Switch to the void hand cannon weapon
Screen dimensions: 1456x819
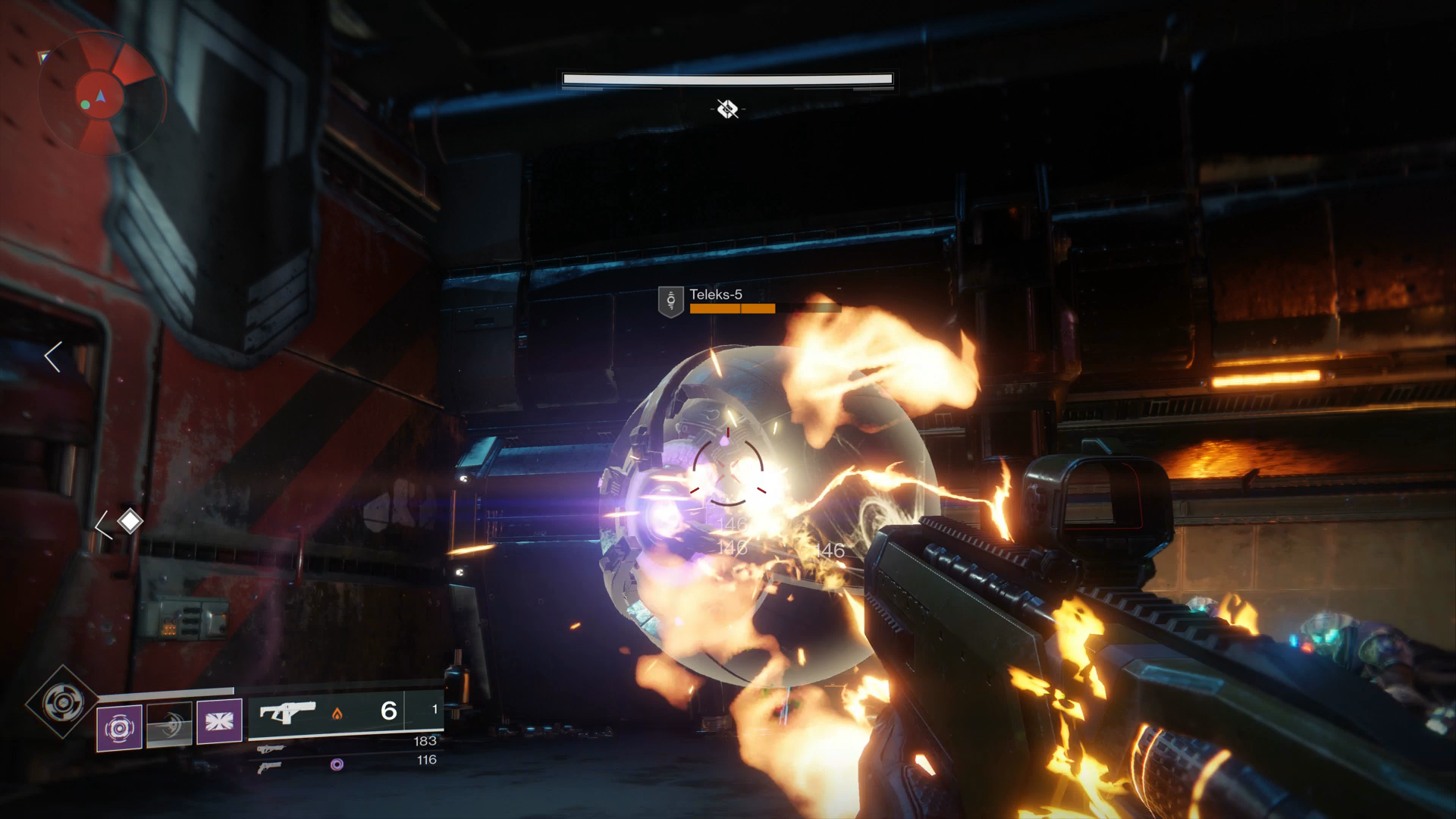click(x=271, y=767)
